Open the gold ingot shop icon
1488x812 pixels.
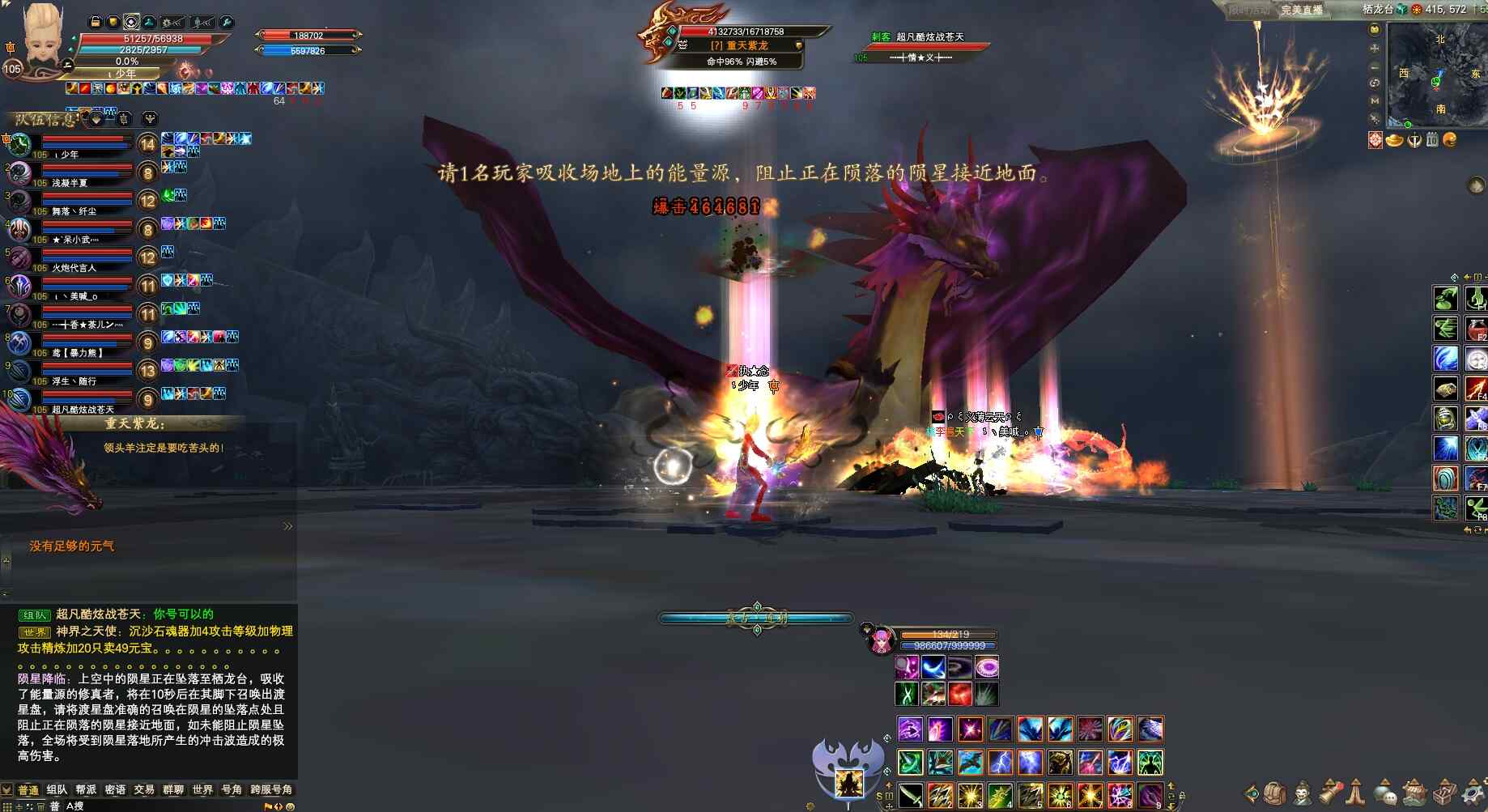[x=1394, y=140]
